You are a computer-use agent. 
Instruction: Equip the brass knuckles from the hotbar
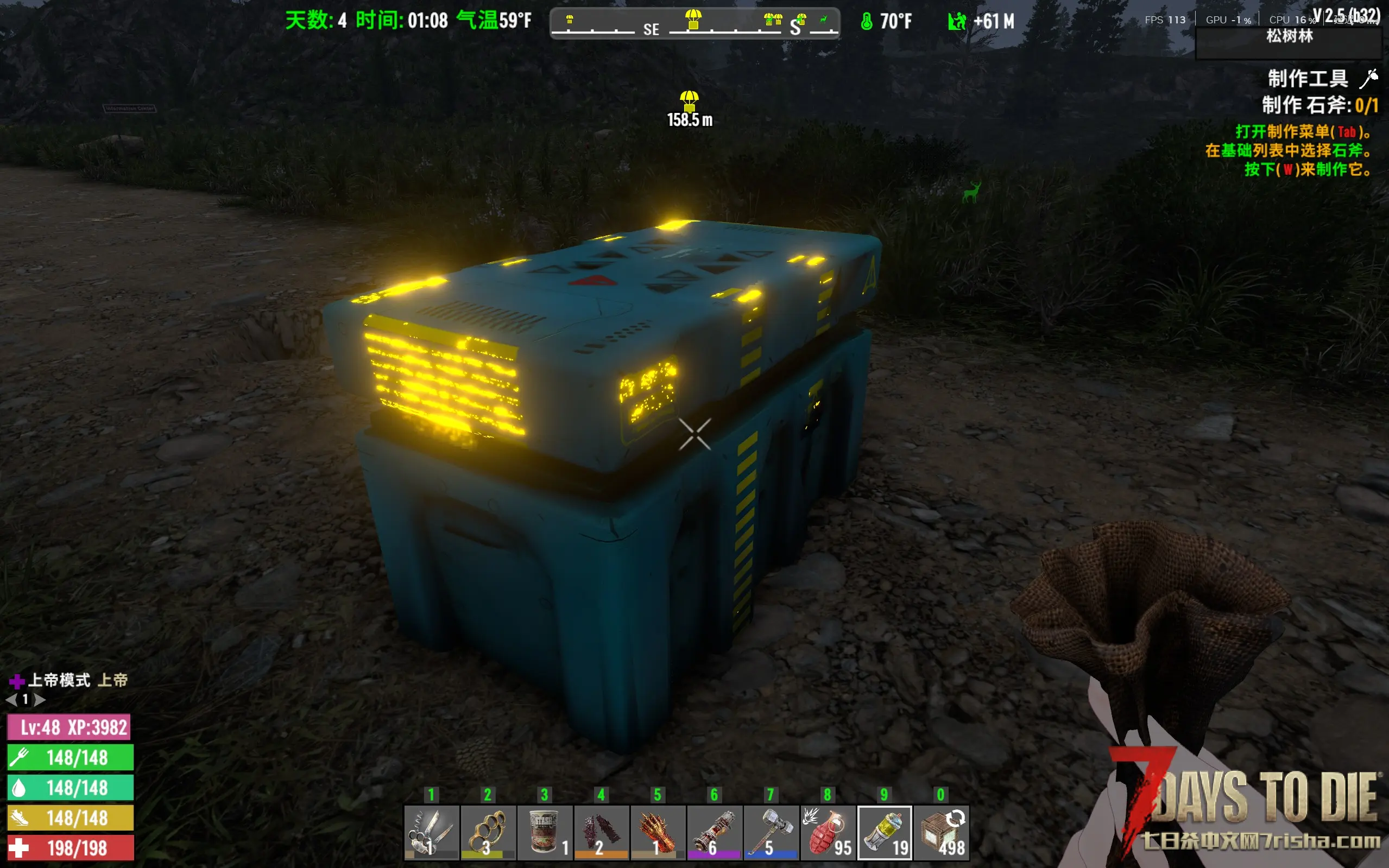point(488,832)
